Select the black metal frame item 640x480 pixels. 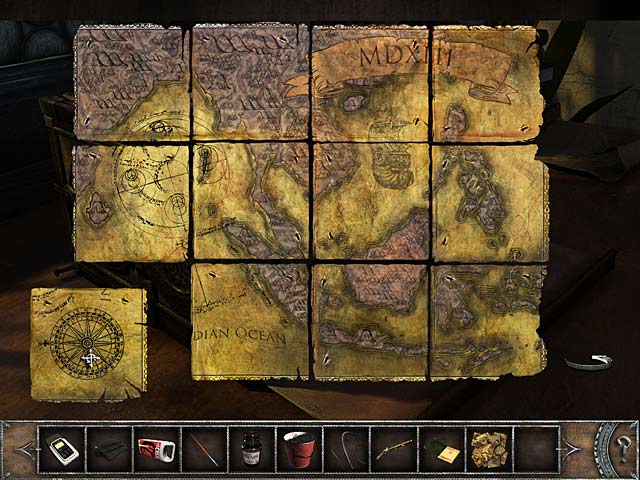(x=108, y=447)
